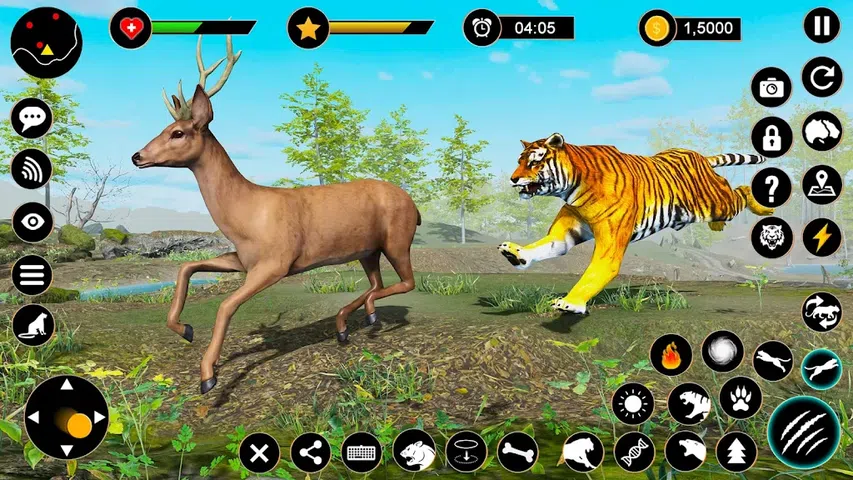This screenshot has height=480, width=853.
Task: Close using the X button
Action: [259, 452]
